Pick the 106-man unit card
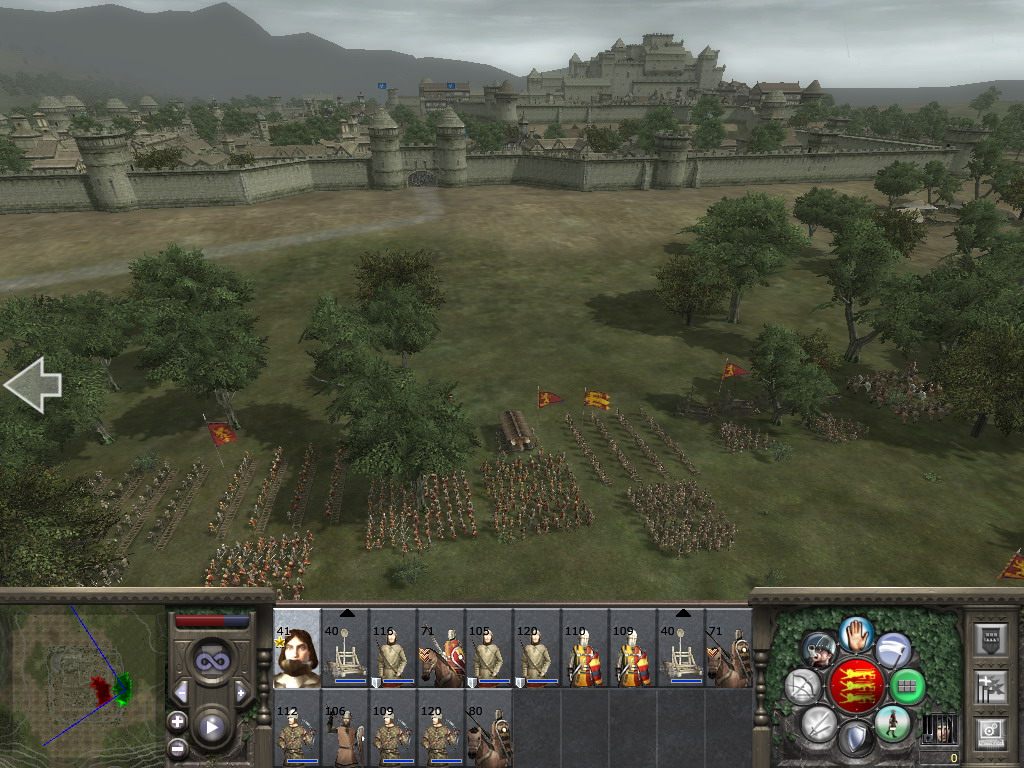 345,728
